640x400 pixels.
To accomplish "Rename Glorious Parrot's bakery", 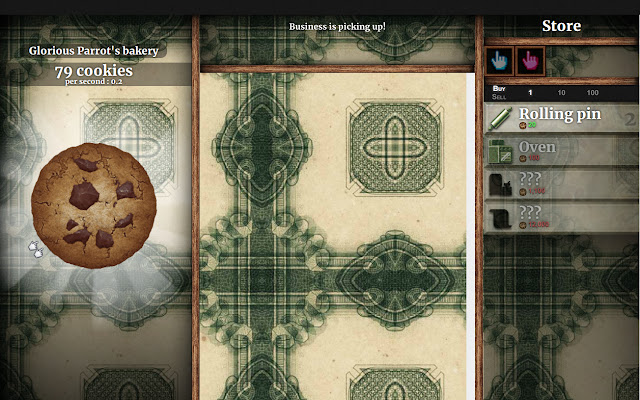I will [x=93, y=50].
